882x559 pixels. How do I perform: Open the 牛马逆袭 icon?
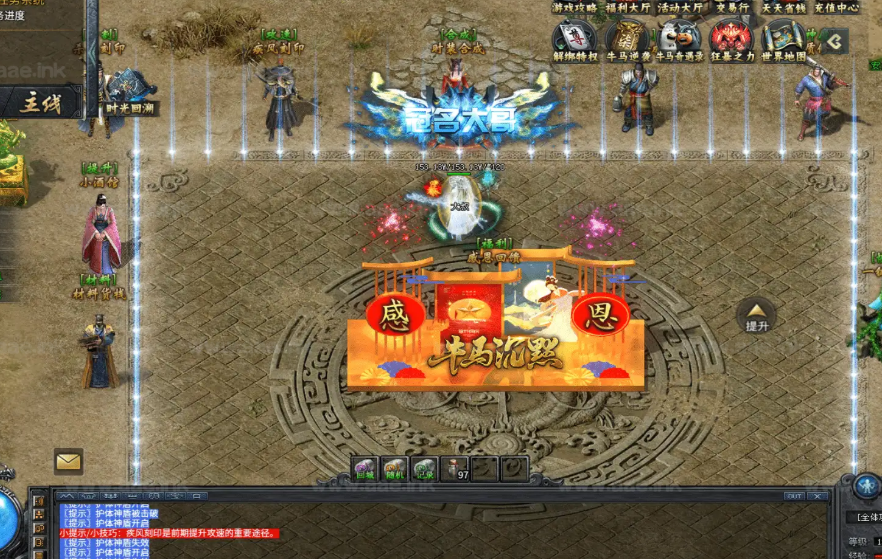tap(627, 39)
